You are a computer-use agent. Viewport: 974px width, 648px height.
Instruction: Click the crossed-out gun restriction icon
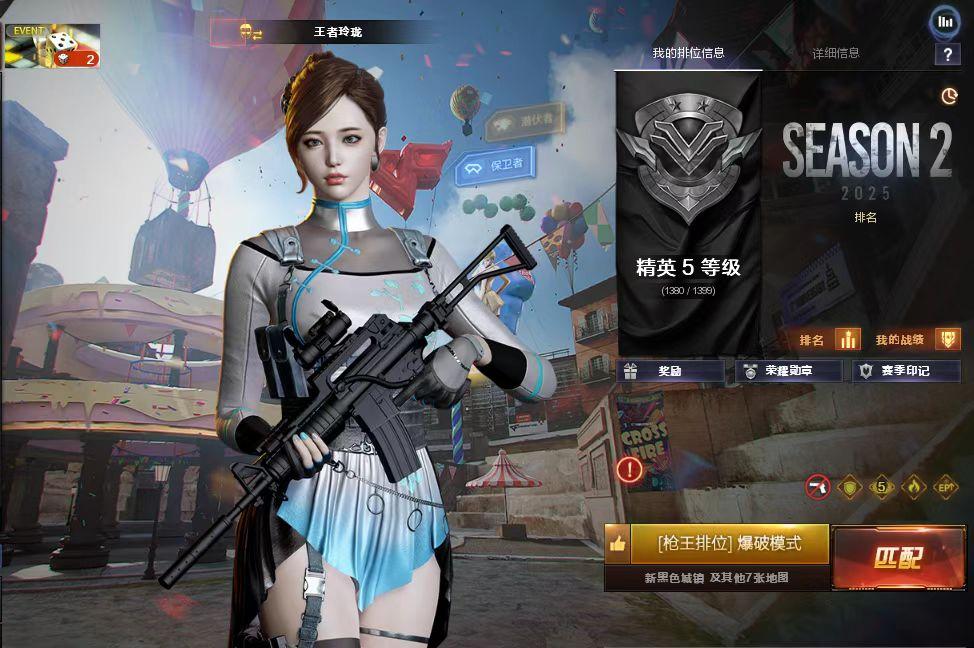pyautogui.click(x=817, y=487)
